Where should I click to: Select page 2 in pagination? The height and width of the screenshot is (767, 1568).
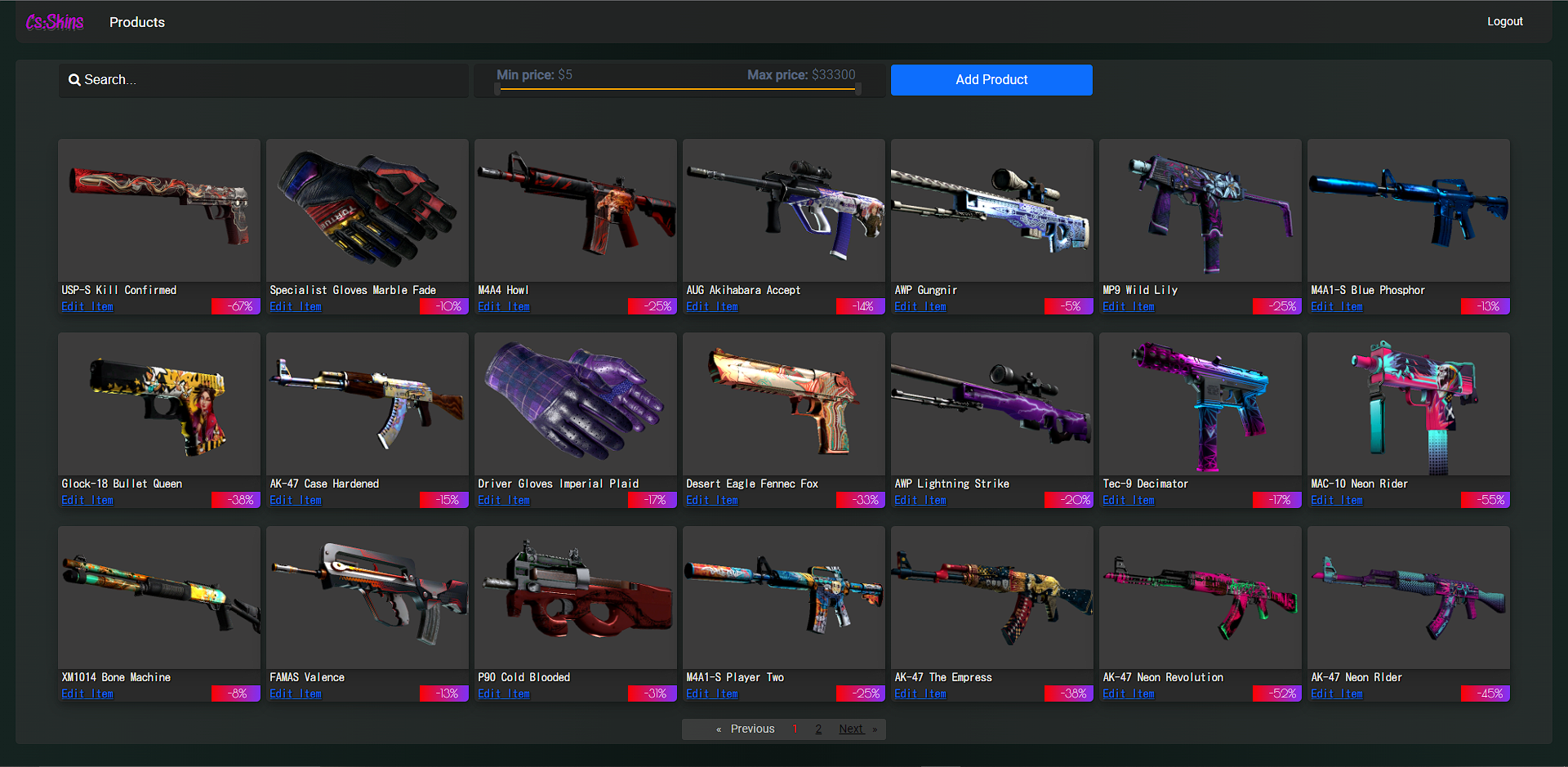coord(818,729)
